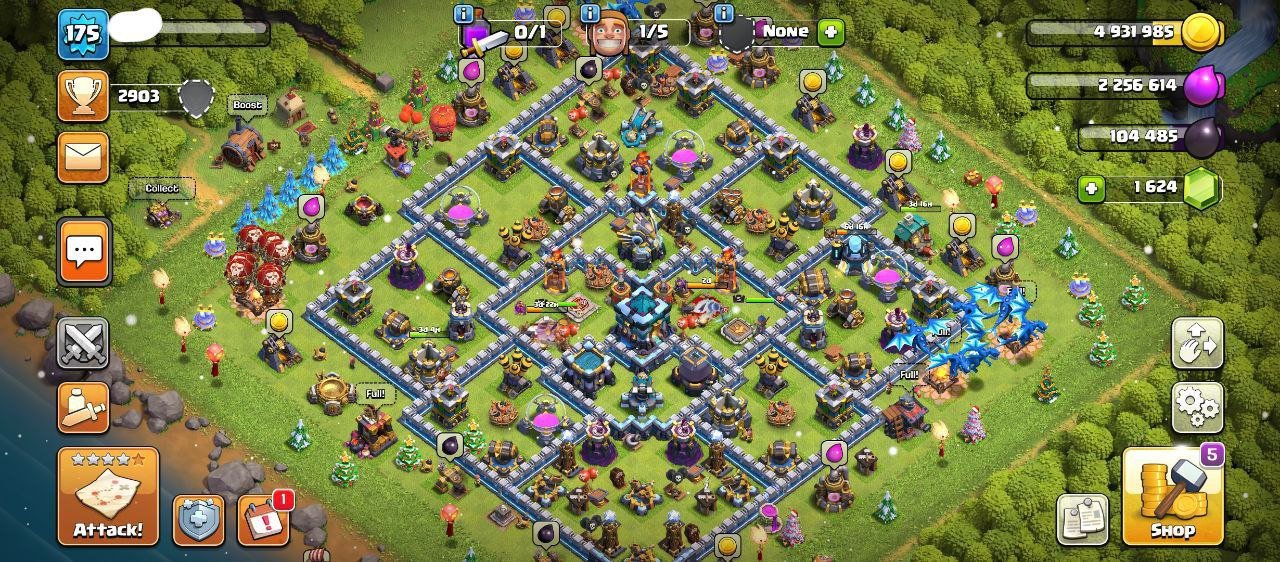Show info for the builder 1/5 counter

pyautogui.click(x=587, y=14)
